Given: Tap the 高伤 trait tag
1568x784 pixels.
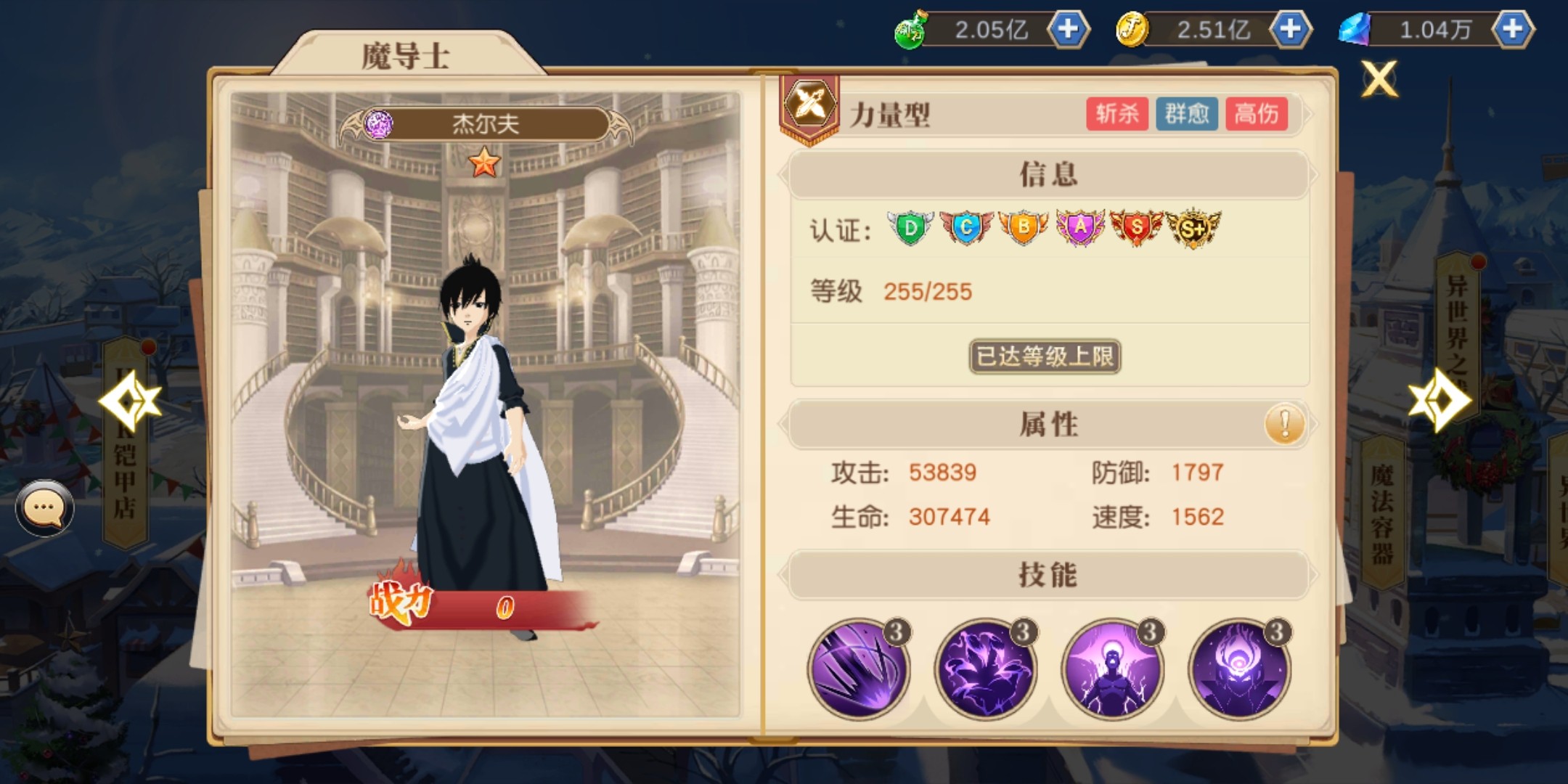Looking at the screenshot, I should click(x=1257, y=114).
